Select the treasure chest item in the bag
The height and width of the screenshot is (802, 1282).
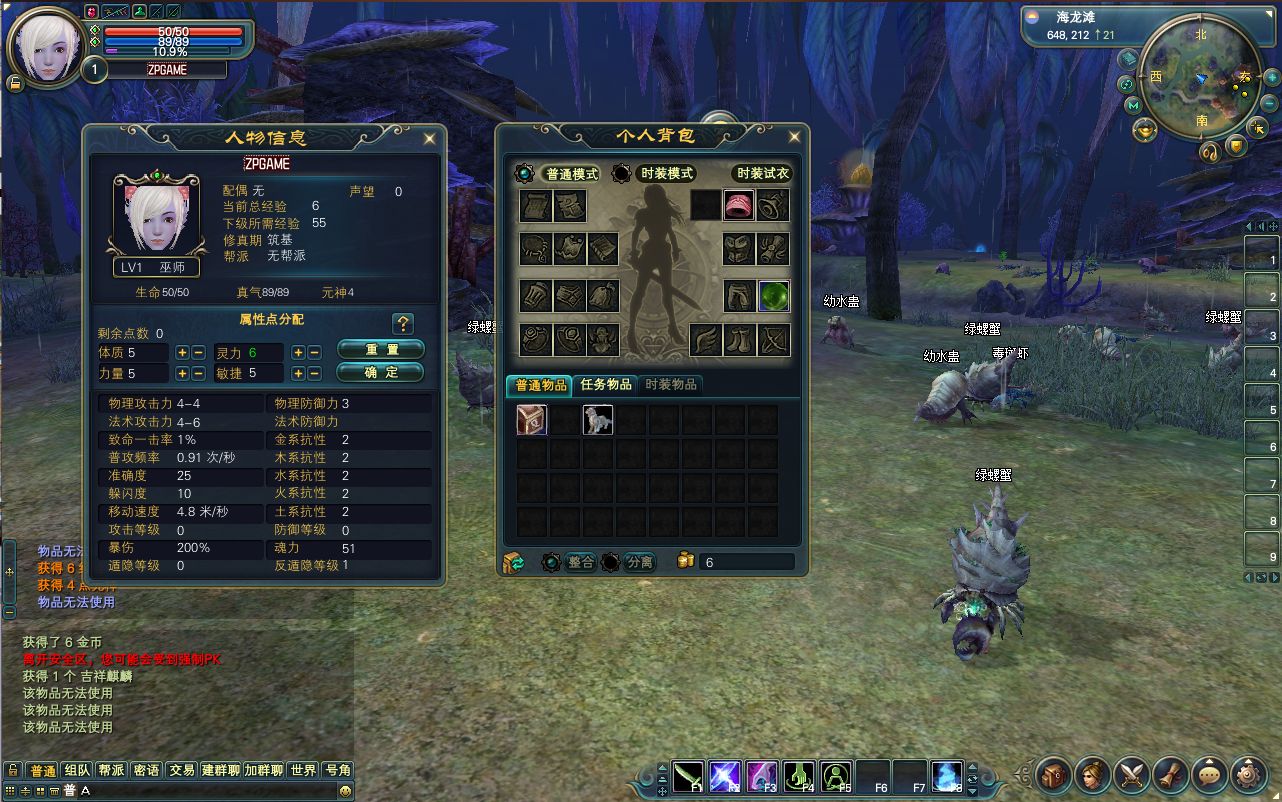tap(531, 420)
